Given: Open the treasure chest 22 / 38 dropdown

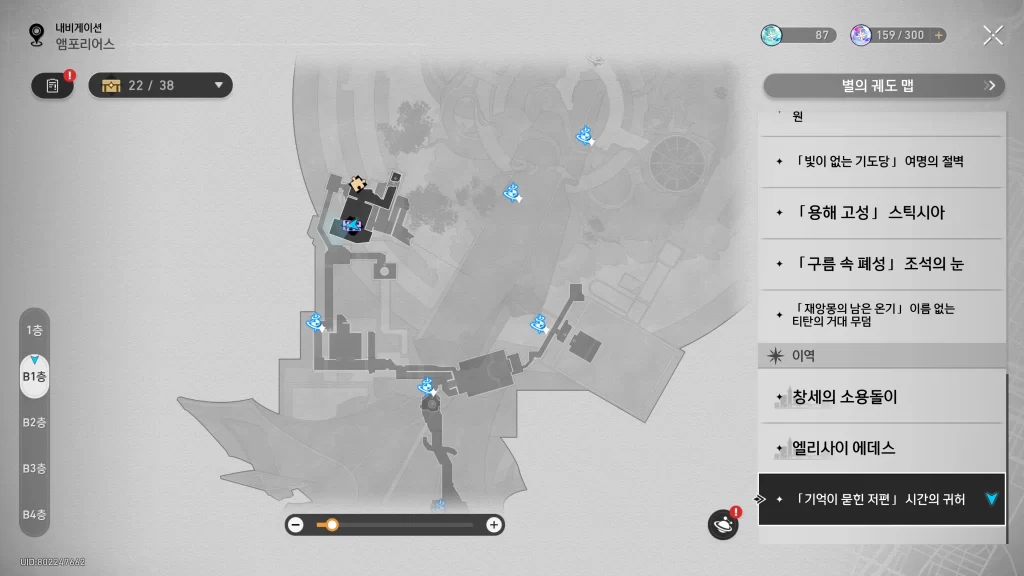Looking at the screenshot, I should (161, 85).
